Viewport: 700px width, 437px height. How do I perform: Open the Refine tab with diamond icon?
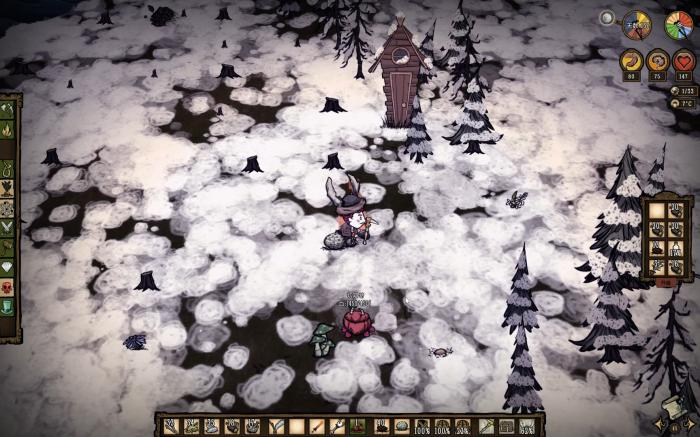point(7,267)
